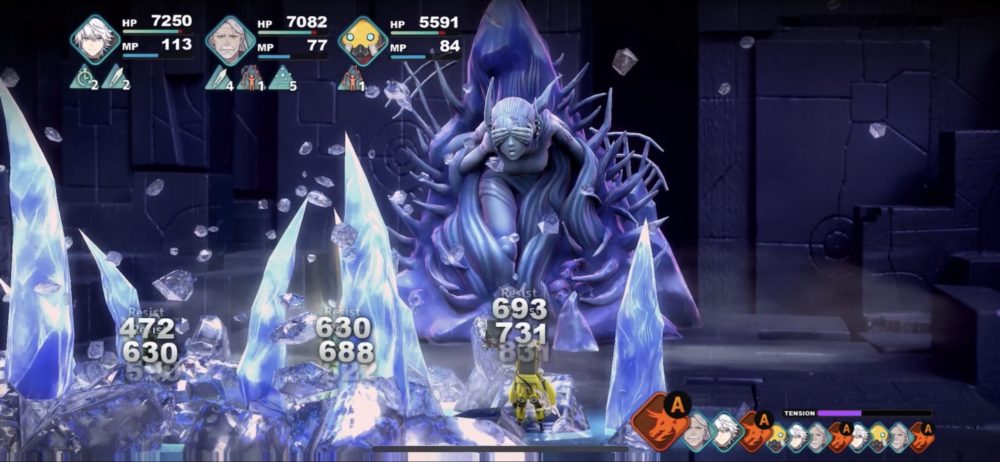1000x462 pixels.
Task: Inspect the sparkle triangle buff showing 5
Action: click(x=280, y=76)
